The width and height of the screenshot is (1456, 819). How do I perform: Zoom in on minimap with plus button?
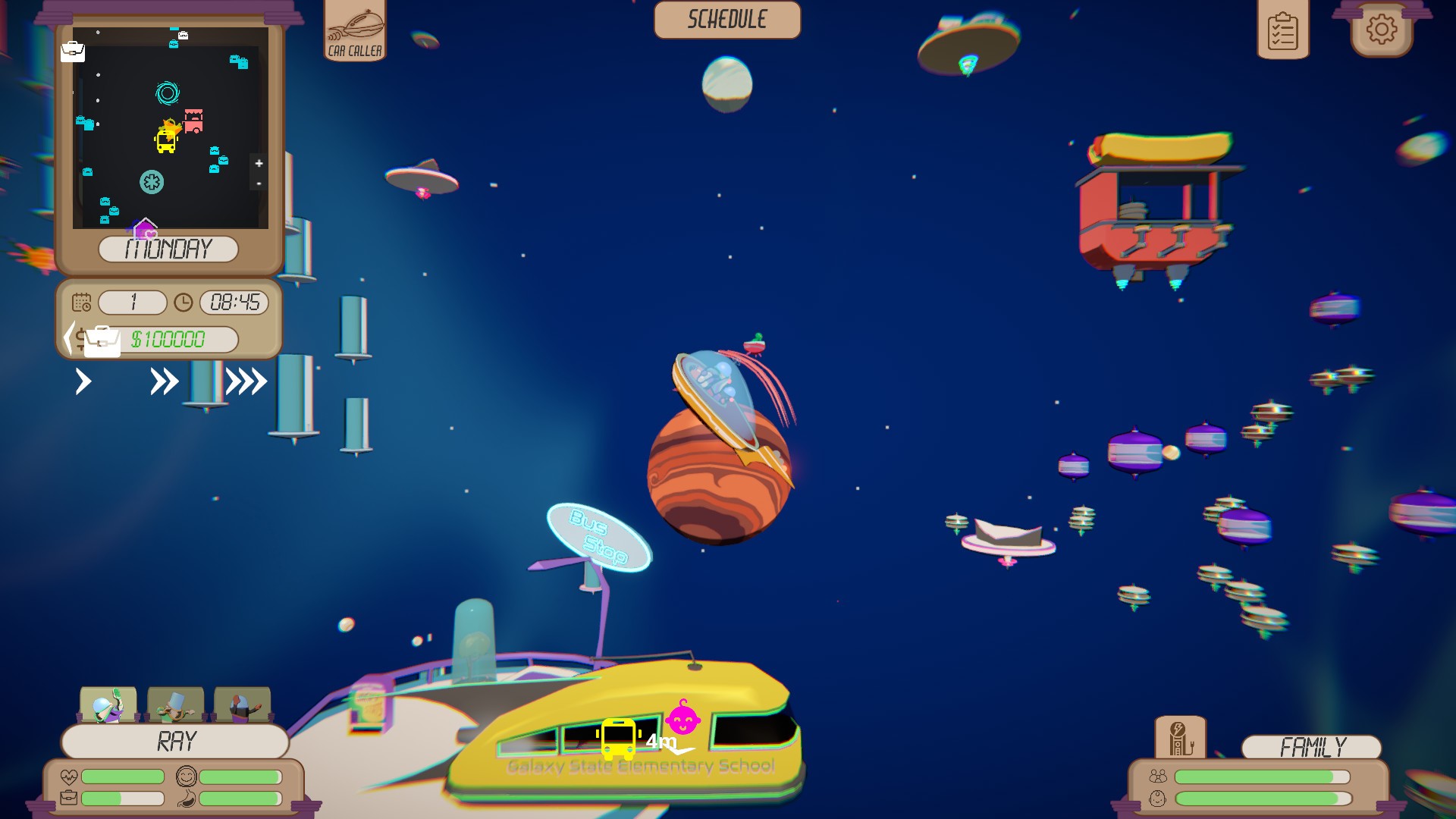click(258, 164)
